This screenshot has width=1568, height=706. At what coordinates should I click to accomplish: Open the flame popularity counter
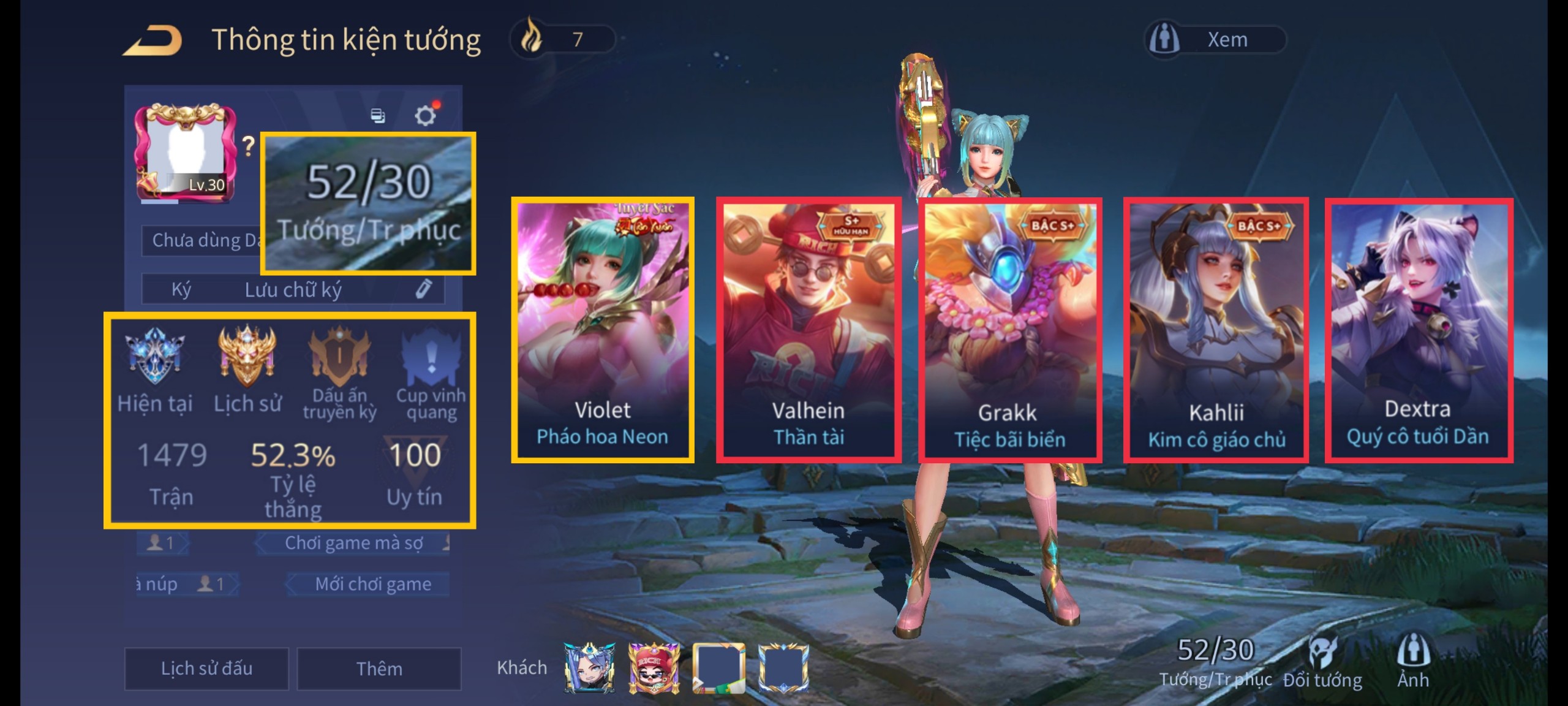(562, 40)
